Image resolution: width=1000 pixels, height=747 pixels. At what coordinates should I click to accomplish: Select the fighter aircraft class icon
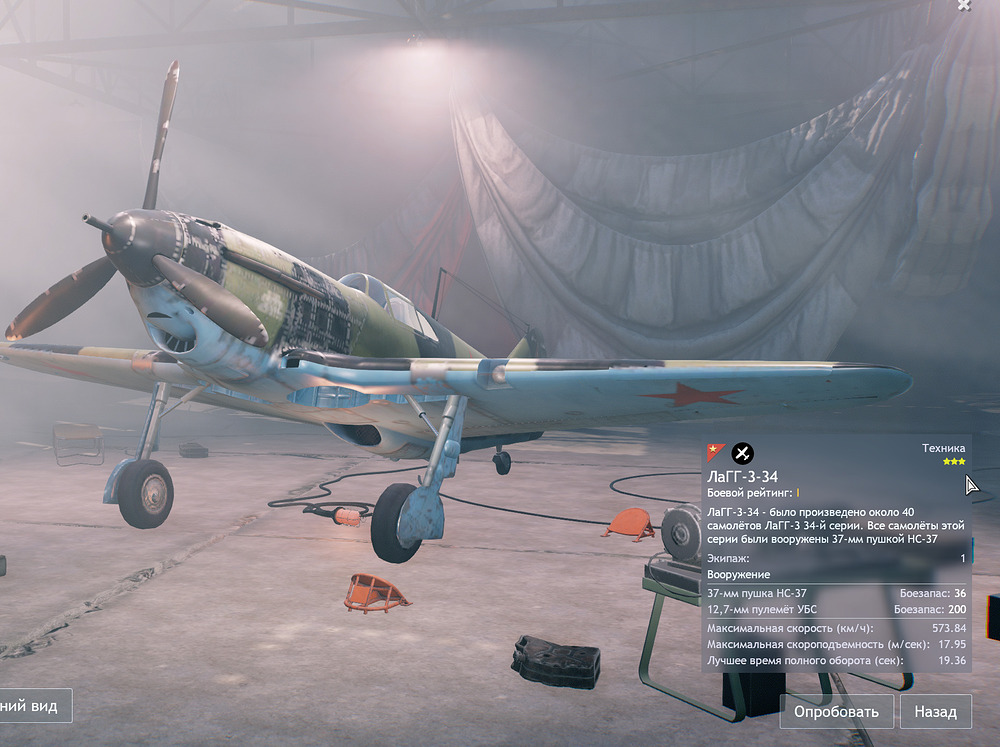pos(742,453)
